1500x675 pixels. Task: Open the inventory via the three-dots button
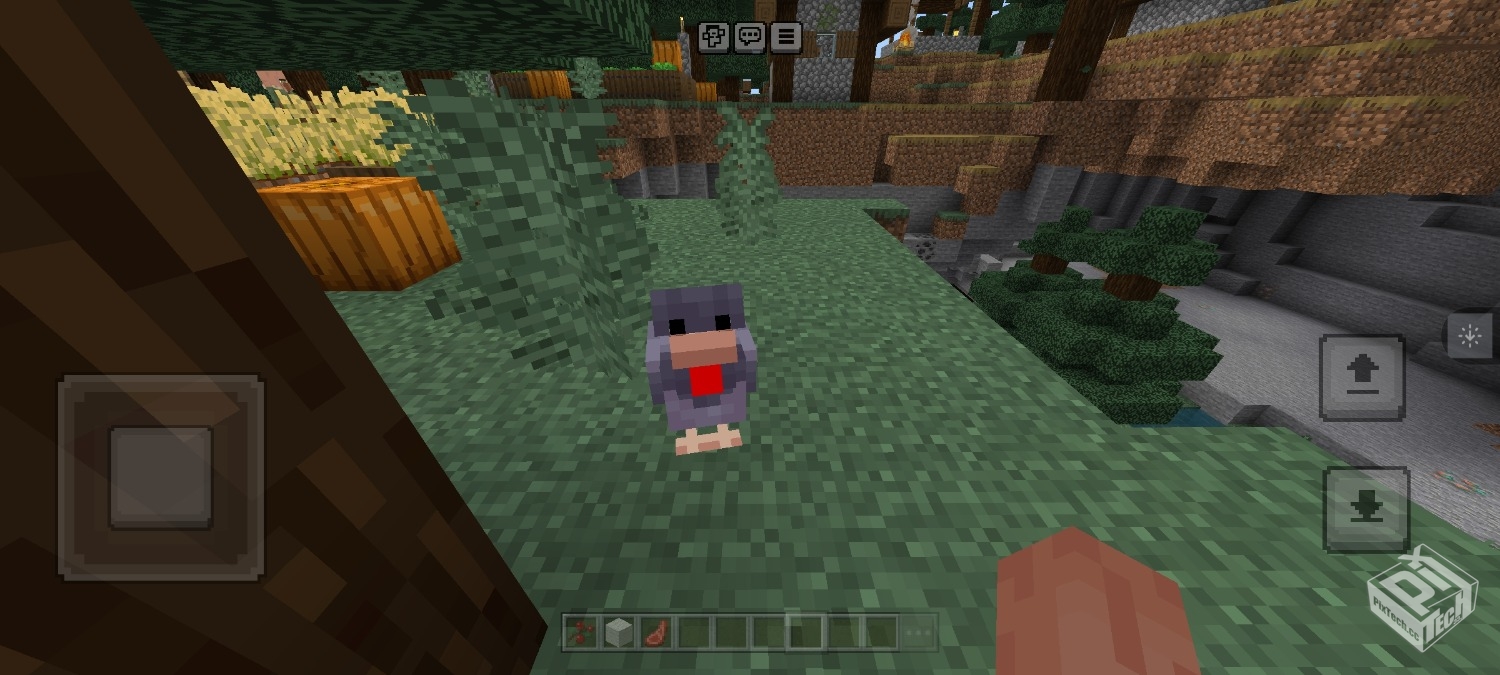tap(919, 632)
